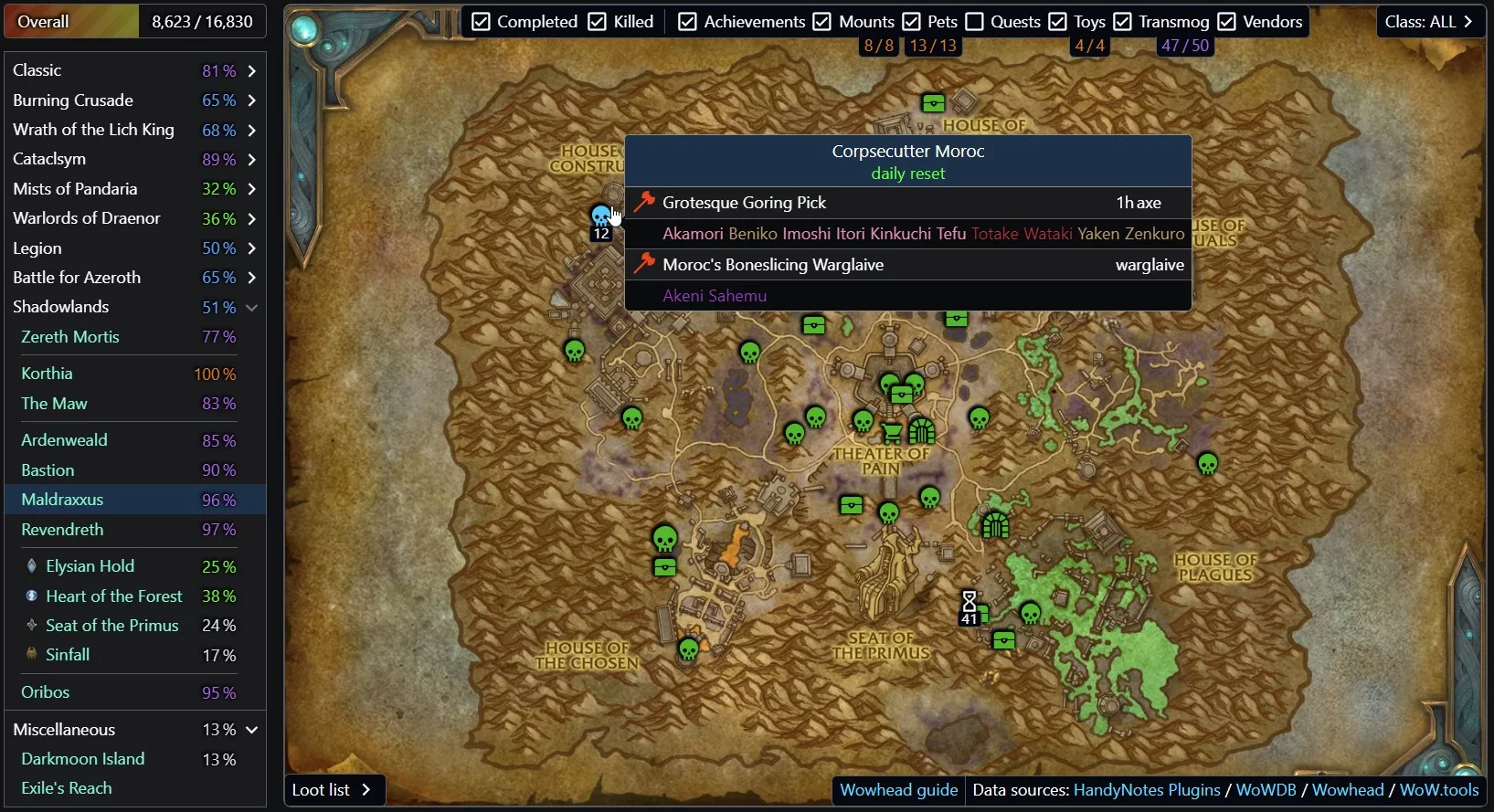Uncheck the Vendors filter
This screenshot has width=1494, height=812.
pyautogui.click(x=1227, y=22)
